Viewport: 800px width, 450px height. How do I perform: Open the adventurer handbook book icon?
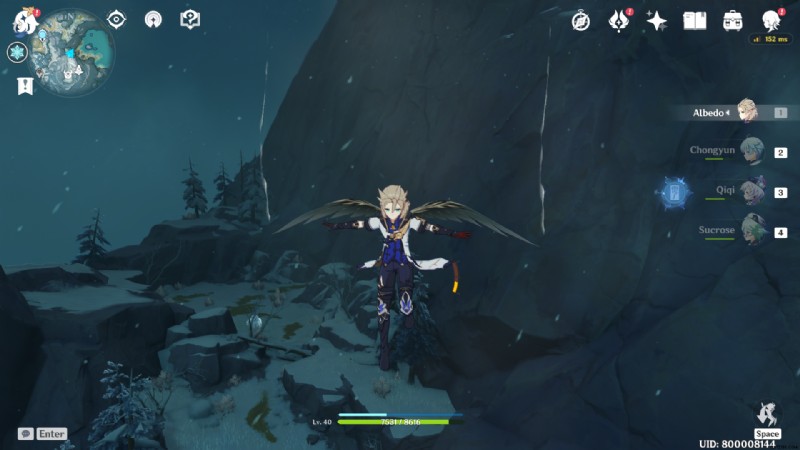tap(695, 21)
